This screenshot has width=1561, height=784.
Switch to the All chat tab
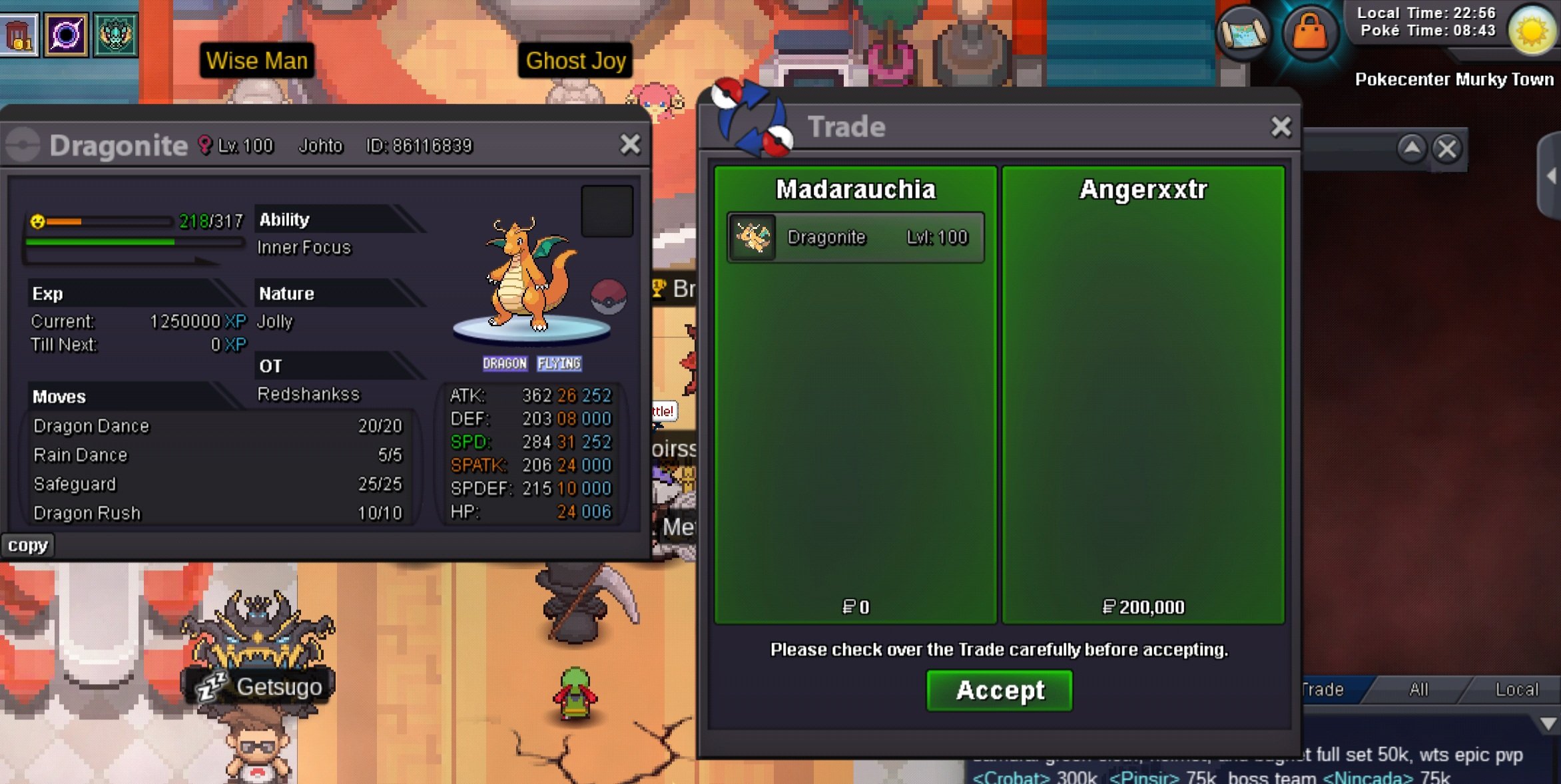pos(1418,689)
